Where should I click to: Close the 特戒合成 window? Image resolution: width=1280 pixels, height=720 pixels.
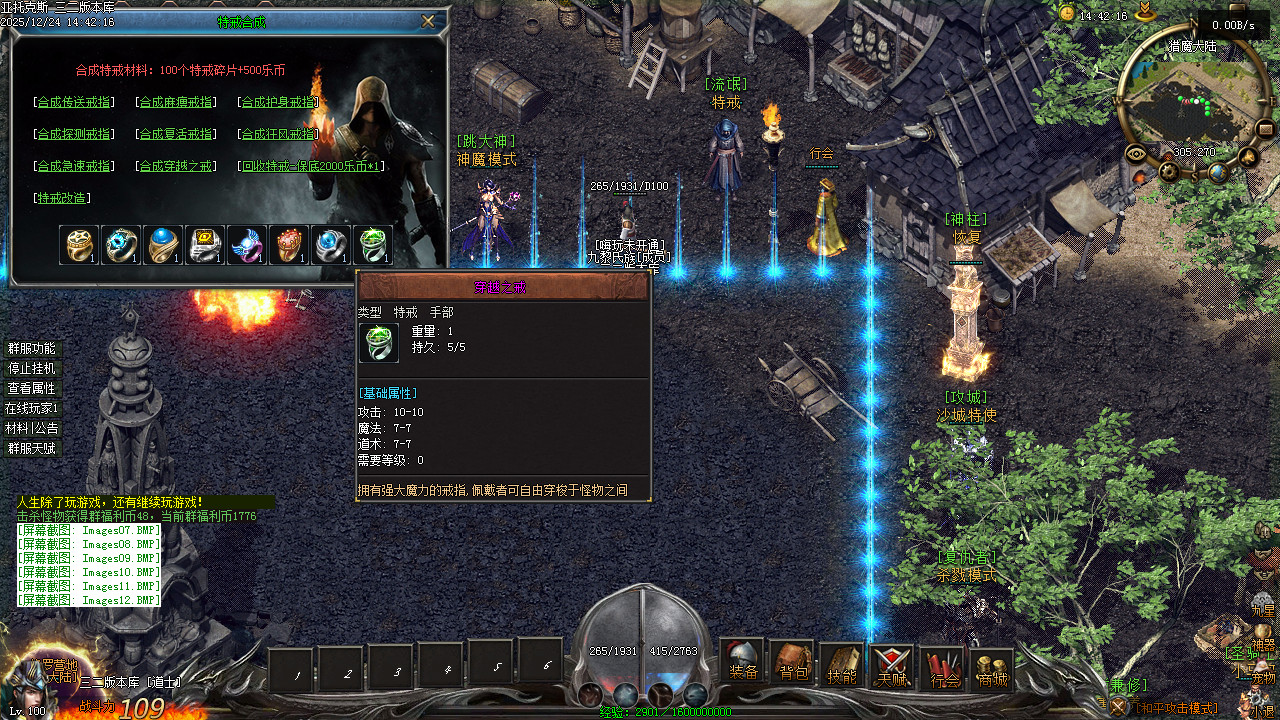click(x=428, y=21)
